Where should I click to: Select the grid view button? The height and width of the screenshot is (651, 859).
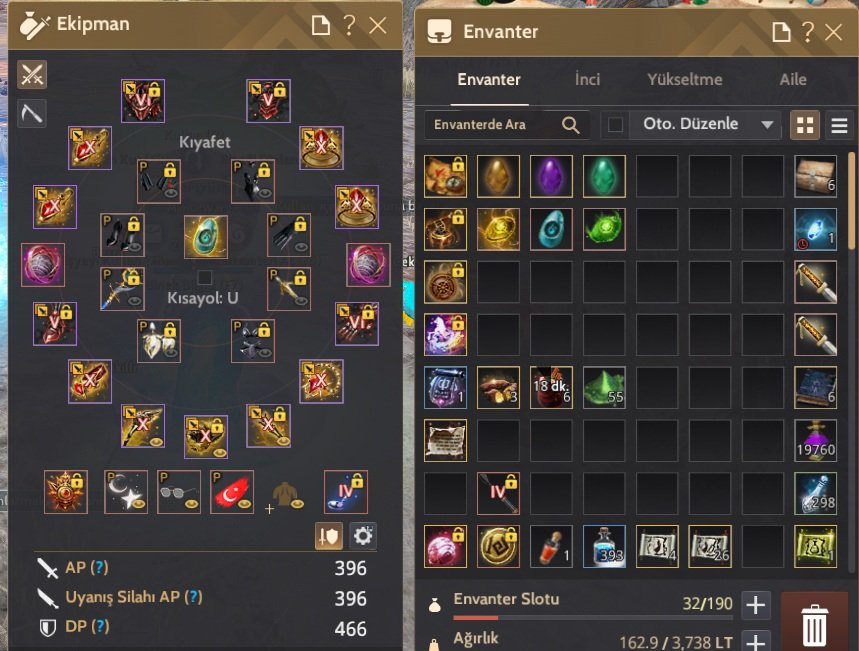click(x=805, y=125)
